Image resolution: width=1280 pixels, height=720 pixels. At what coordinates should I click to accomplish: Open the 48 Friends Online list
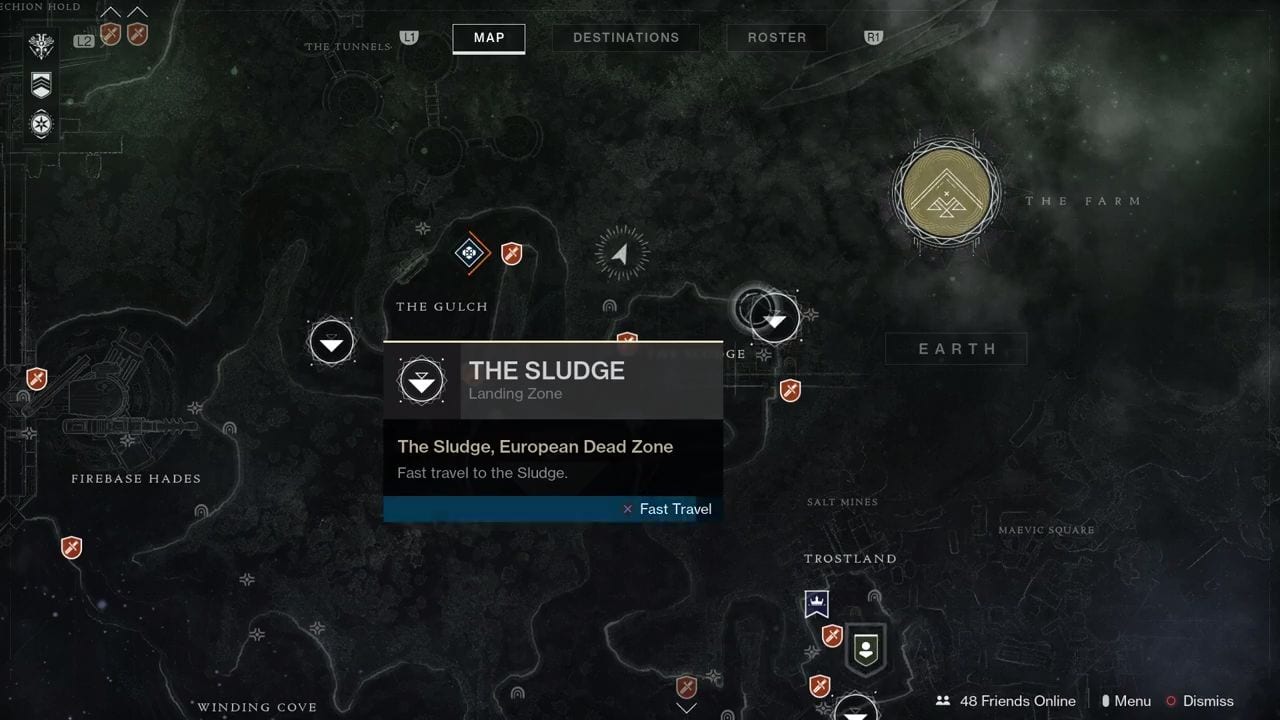click(1006, 701)
